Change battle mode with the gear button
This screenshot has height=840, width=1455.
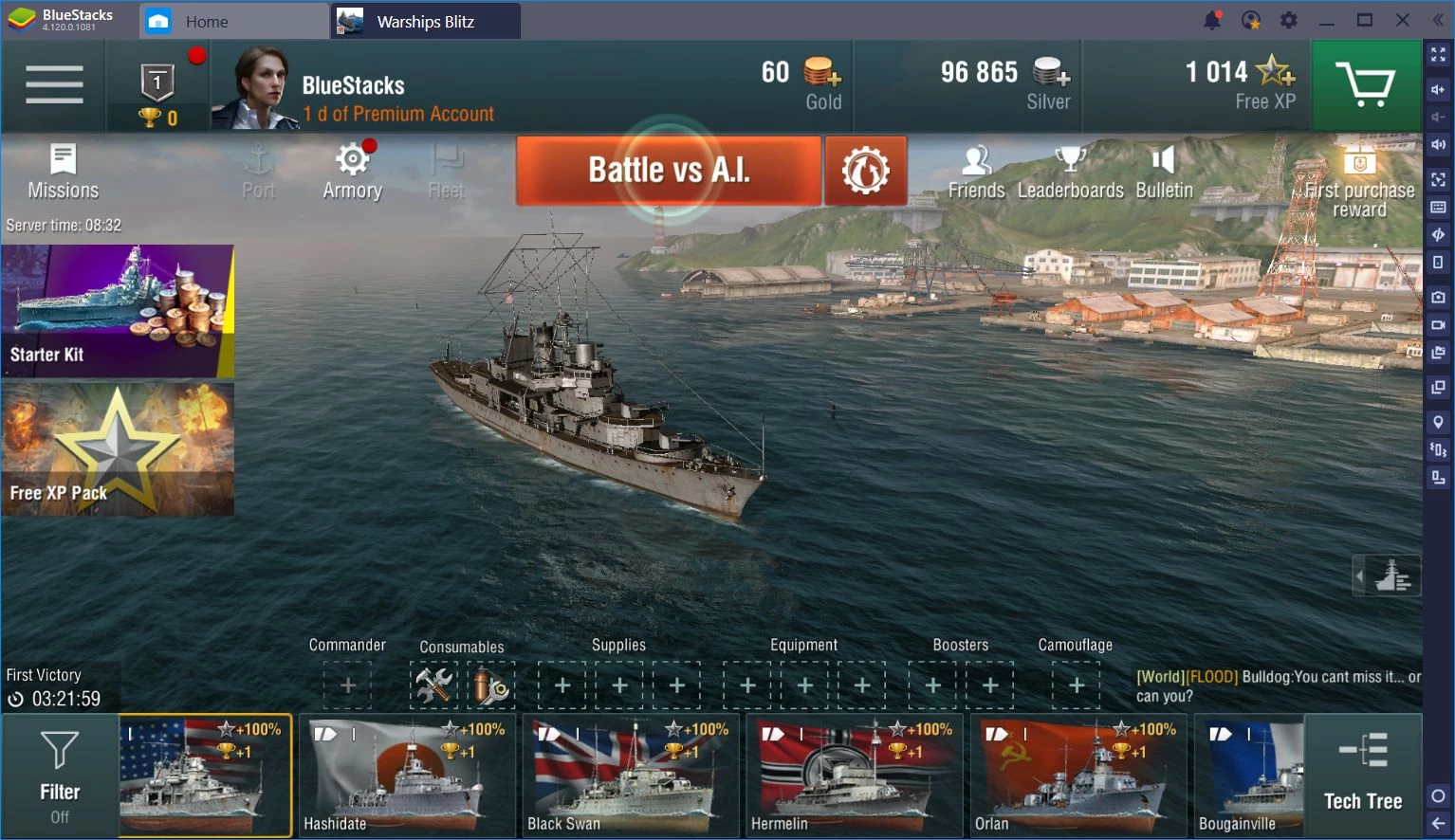point(865,171)
